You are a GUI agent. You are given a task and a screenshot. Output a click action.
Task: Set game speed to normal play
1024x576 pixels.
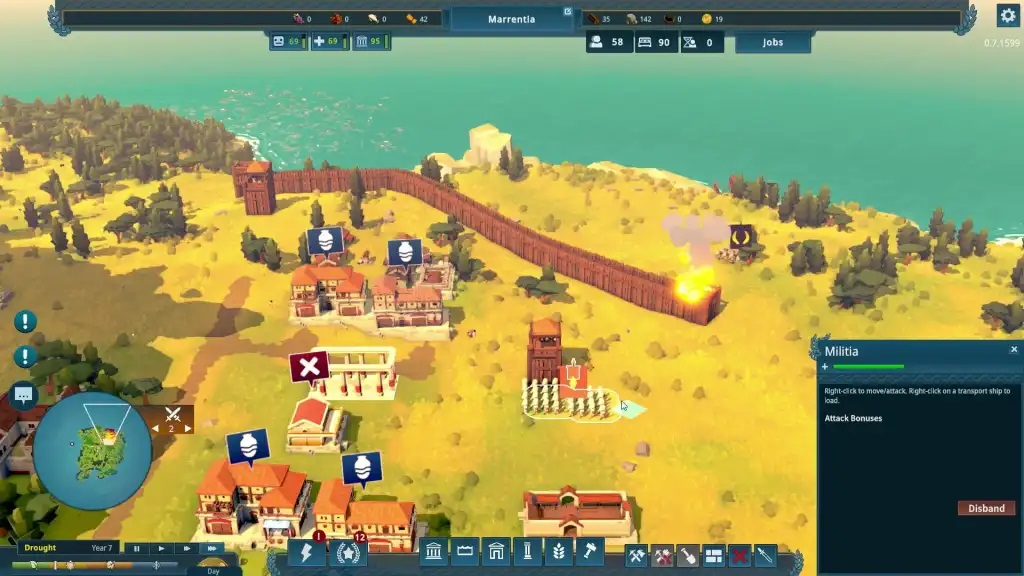click(x=161, y=548)
